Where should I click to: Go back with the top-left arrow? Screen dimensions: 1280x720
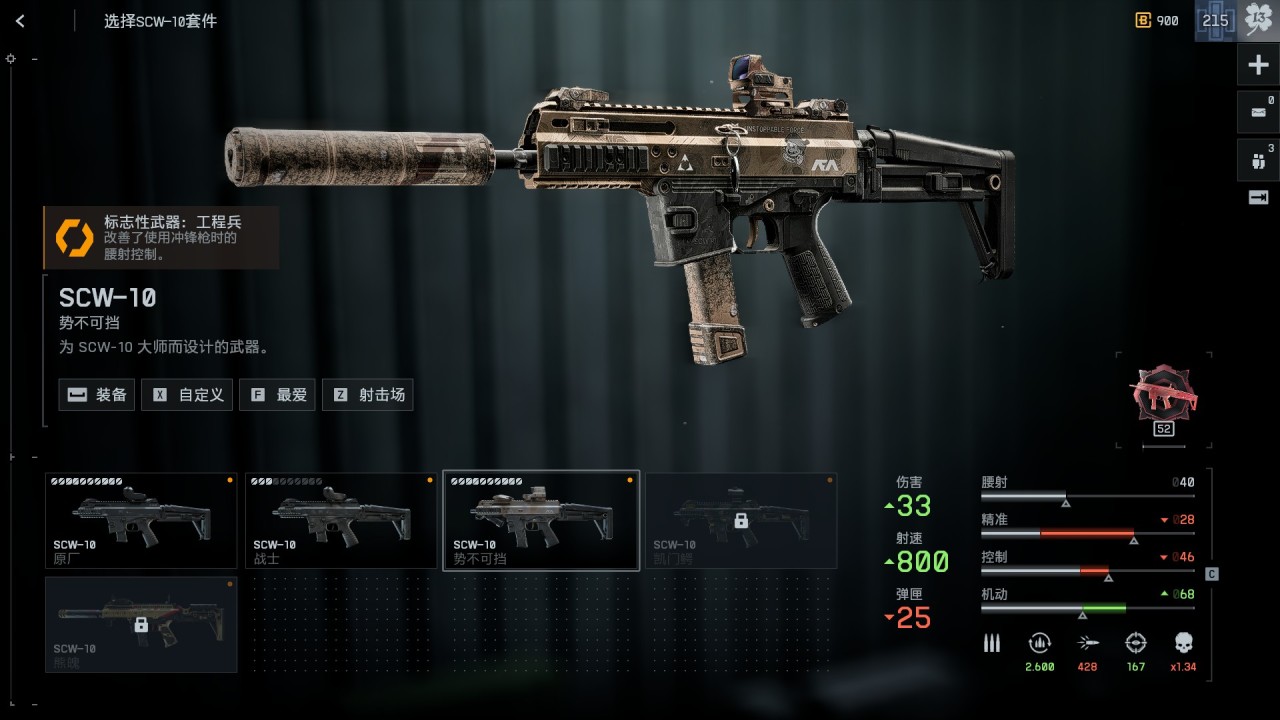pyautogui.click(x=20, y=21)
